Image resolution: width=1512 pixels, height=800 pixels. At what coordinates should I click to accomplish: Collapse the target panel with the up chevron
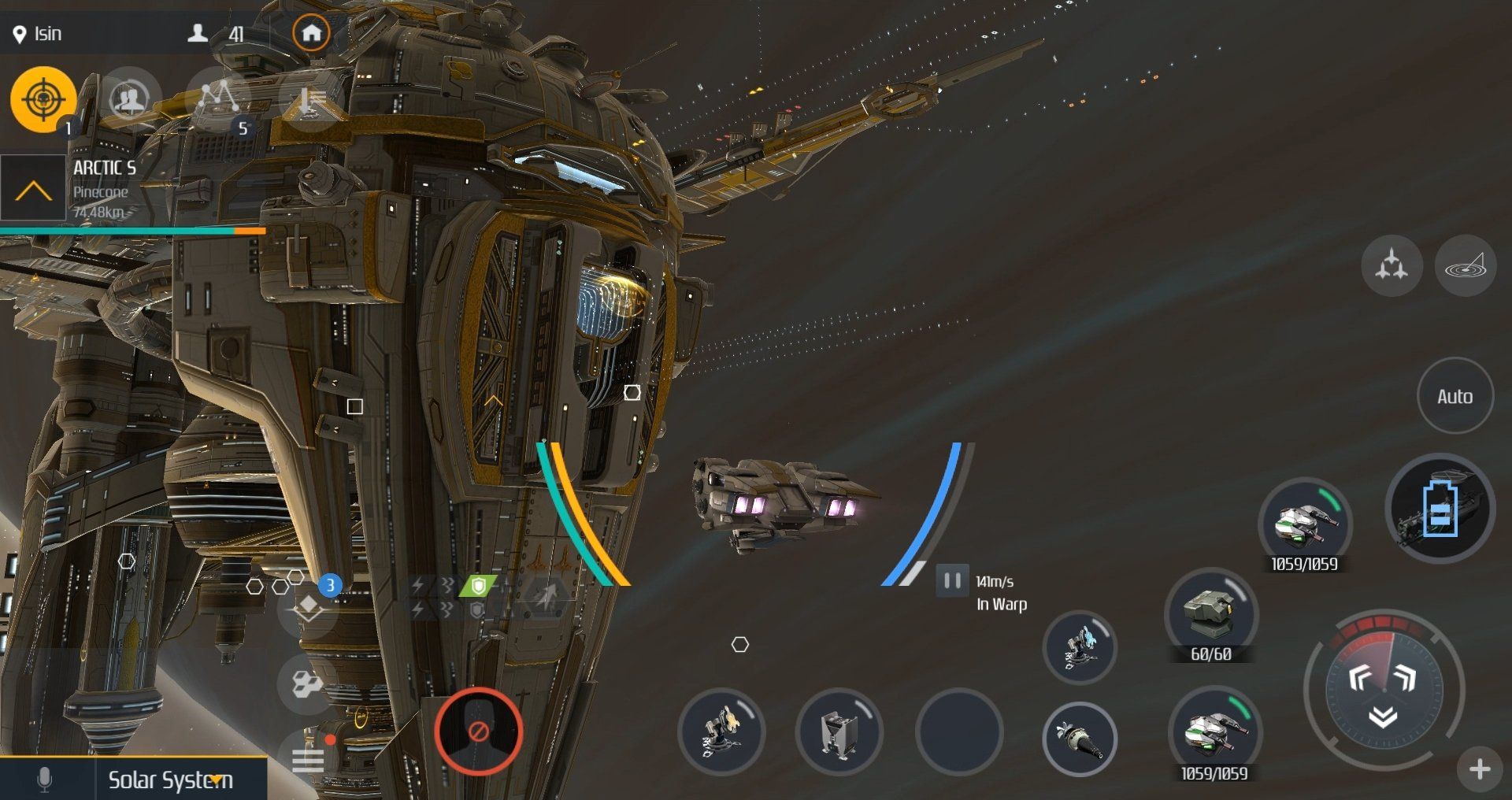coord(33,189)
